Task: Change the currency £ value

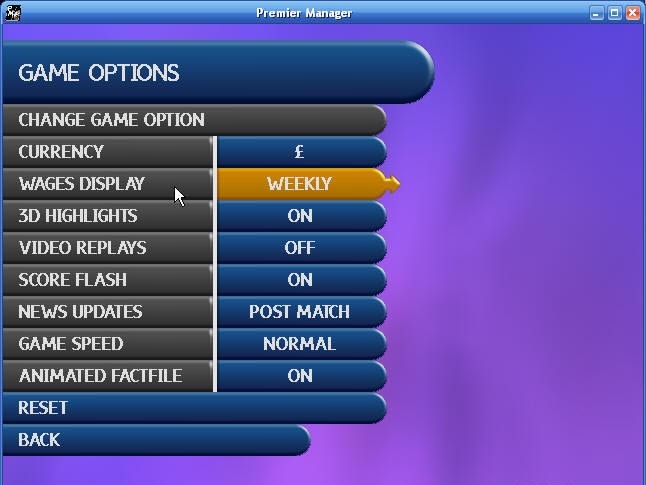Action: click(299, 152)
